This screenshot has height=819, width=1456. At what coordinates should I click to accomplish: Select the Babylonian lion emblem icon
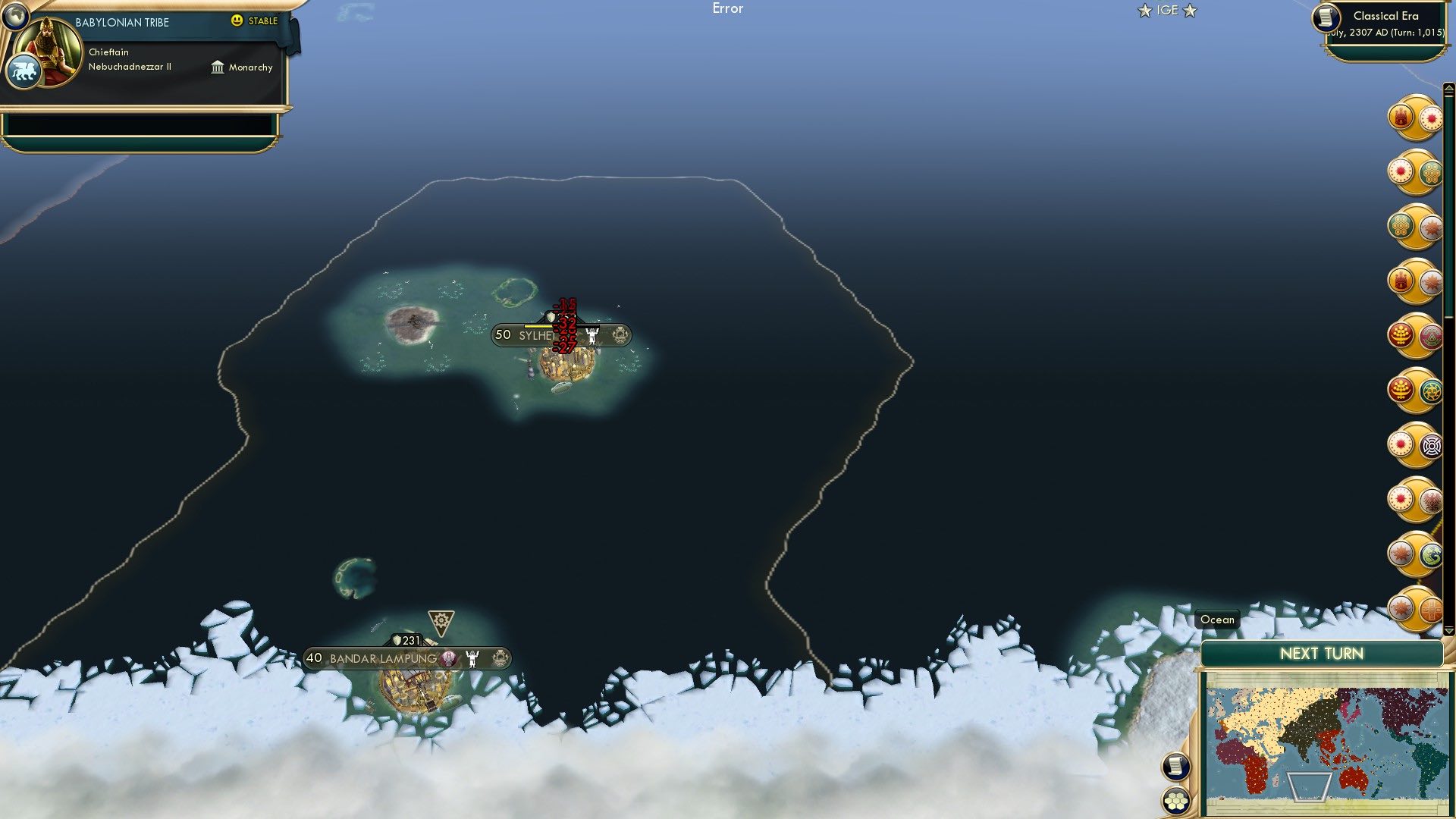pos(25,70)
